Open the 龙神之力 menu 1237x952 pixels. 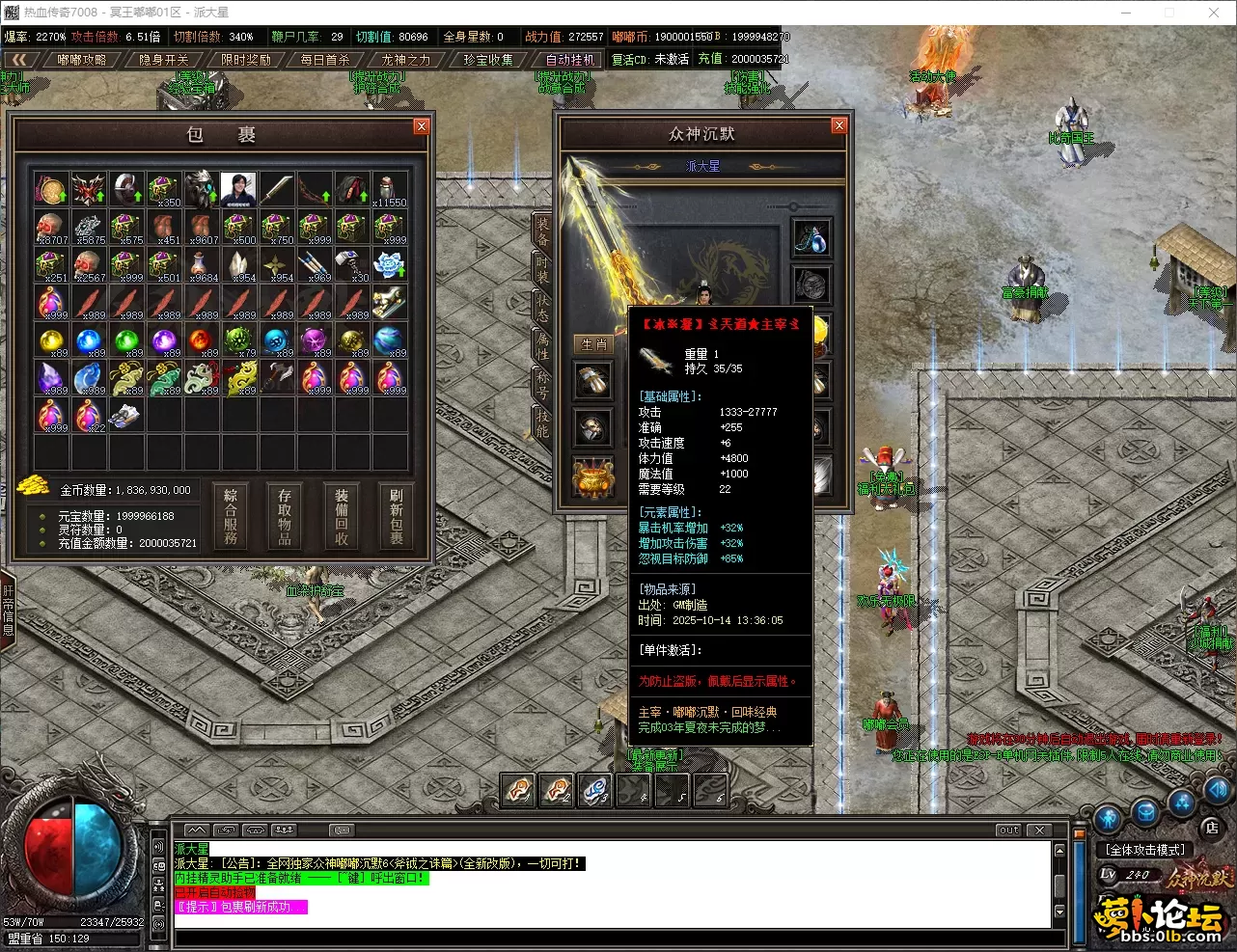click(406, 60)
